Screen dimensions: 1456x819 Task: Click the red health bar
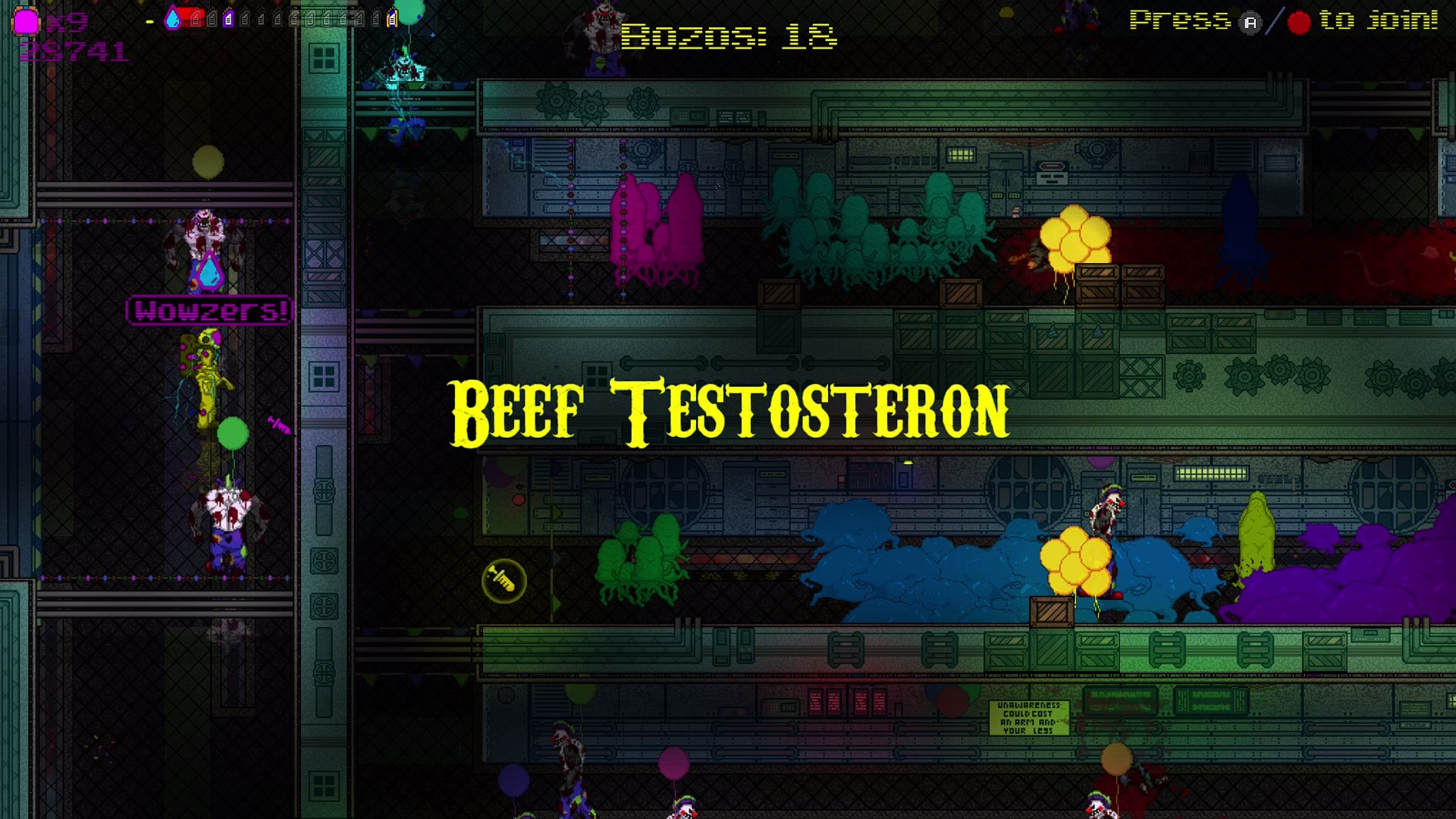click(193, 19)
